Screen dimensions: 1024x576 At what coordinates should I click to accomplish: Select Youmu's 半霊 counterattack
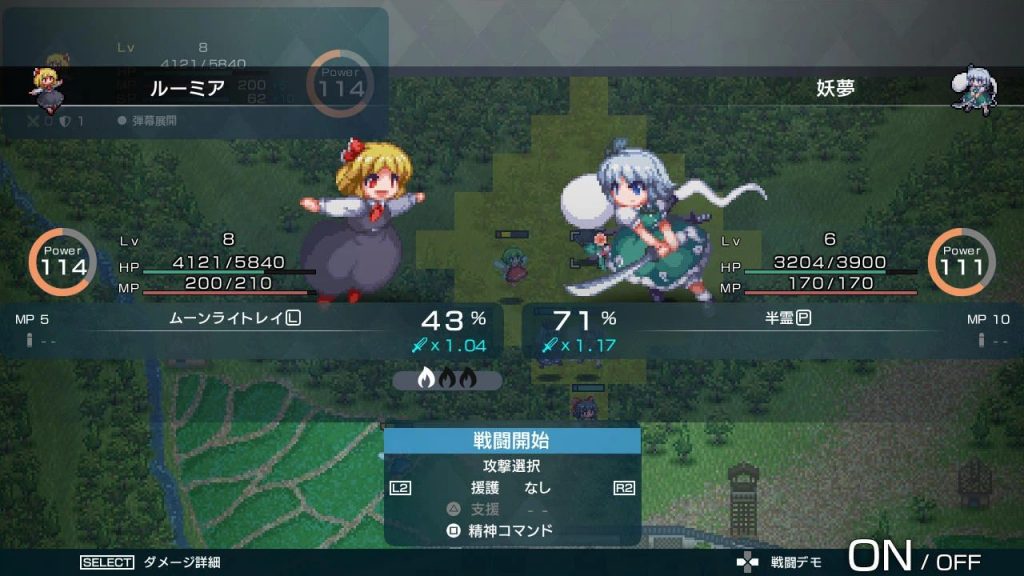click(x=782, y=319)
